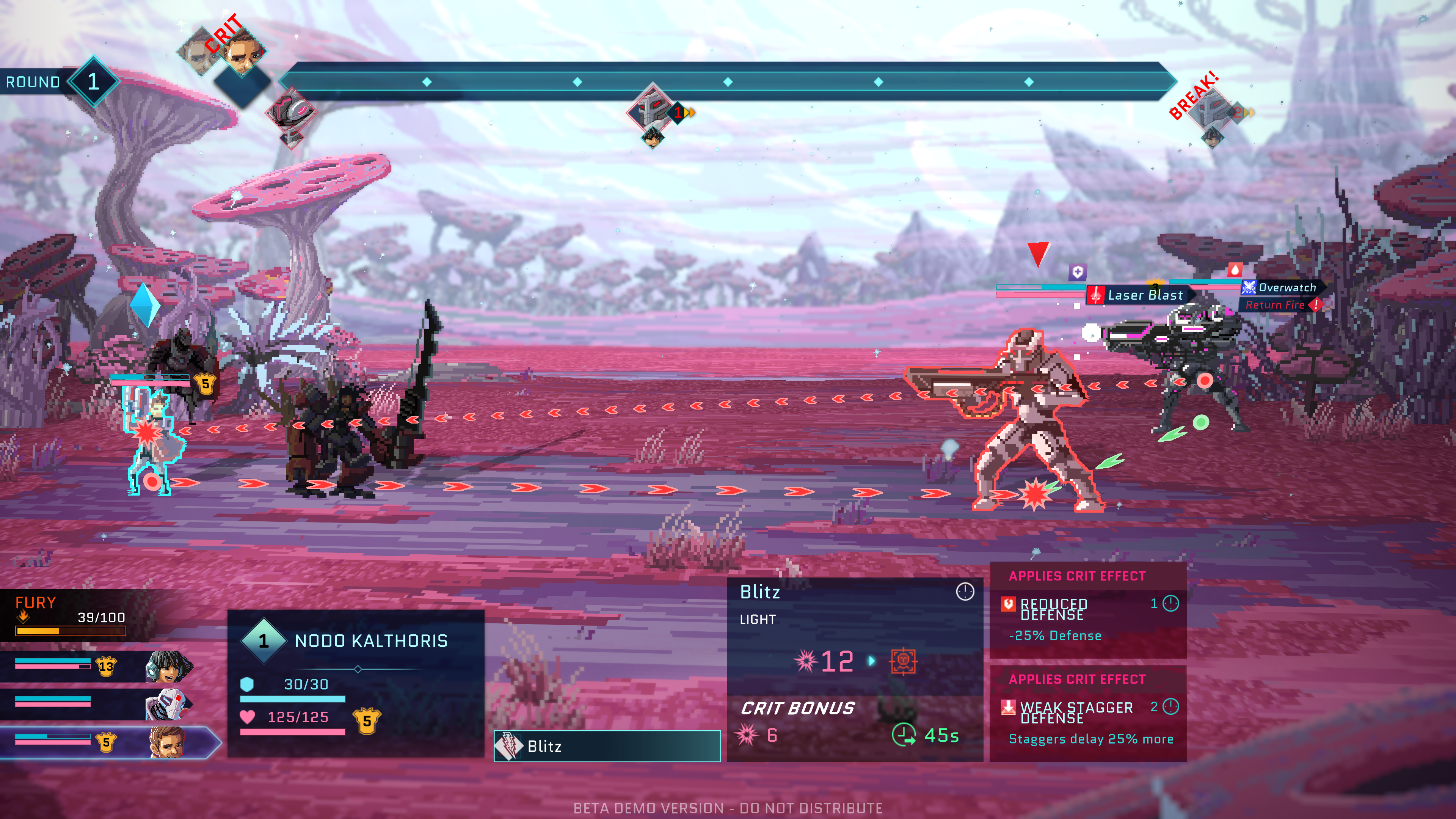Pick the brown-haired man party member row
This screenshot has width=1456, height=819.
(x=107, y=741)
